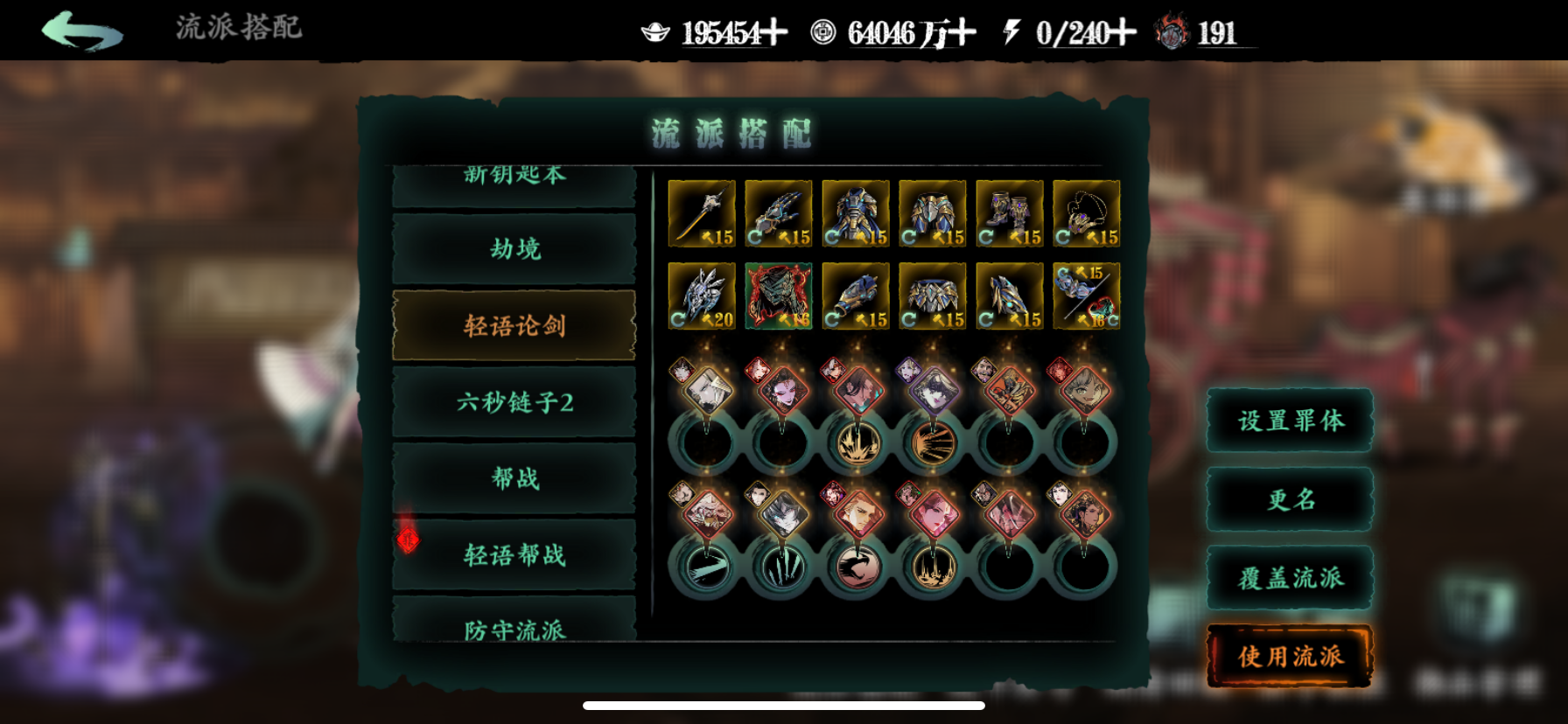
Task: Click 设置罪体 on the right panel
Action: pos(1289,421)
